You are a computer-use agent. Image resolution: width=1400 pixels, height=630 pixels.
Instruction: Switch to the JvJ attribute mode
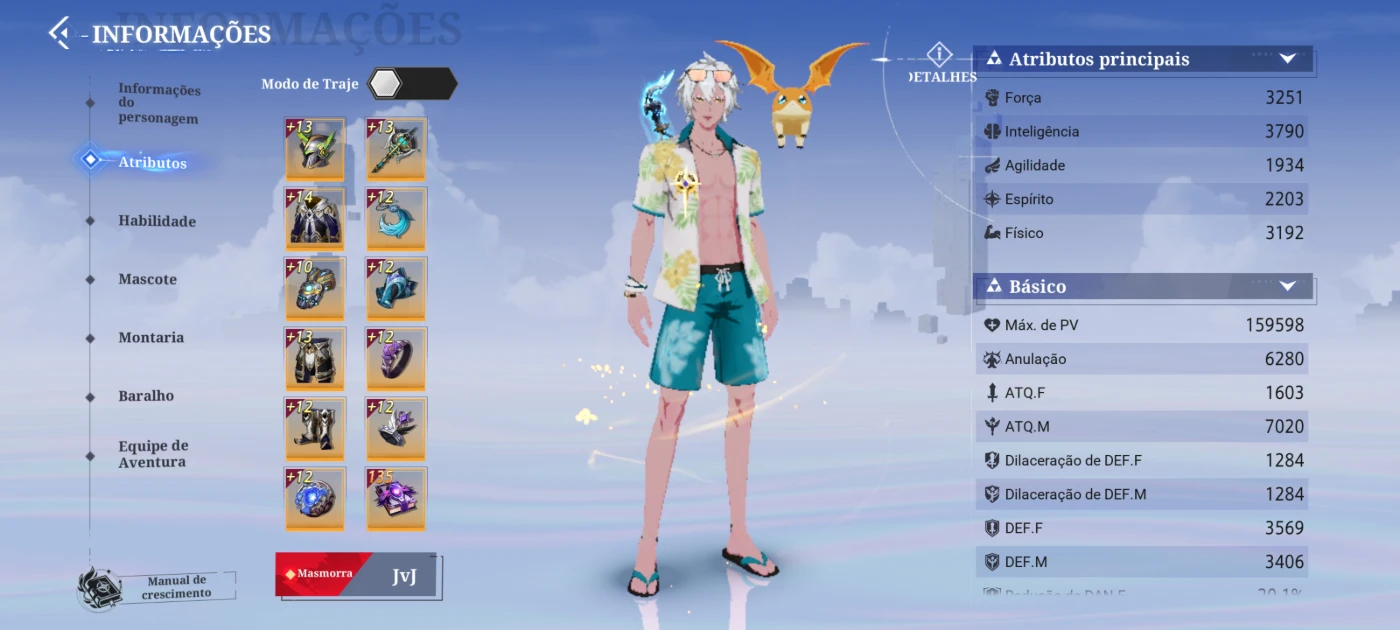(404, 576)
